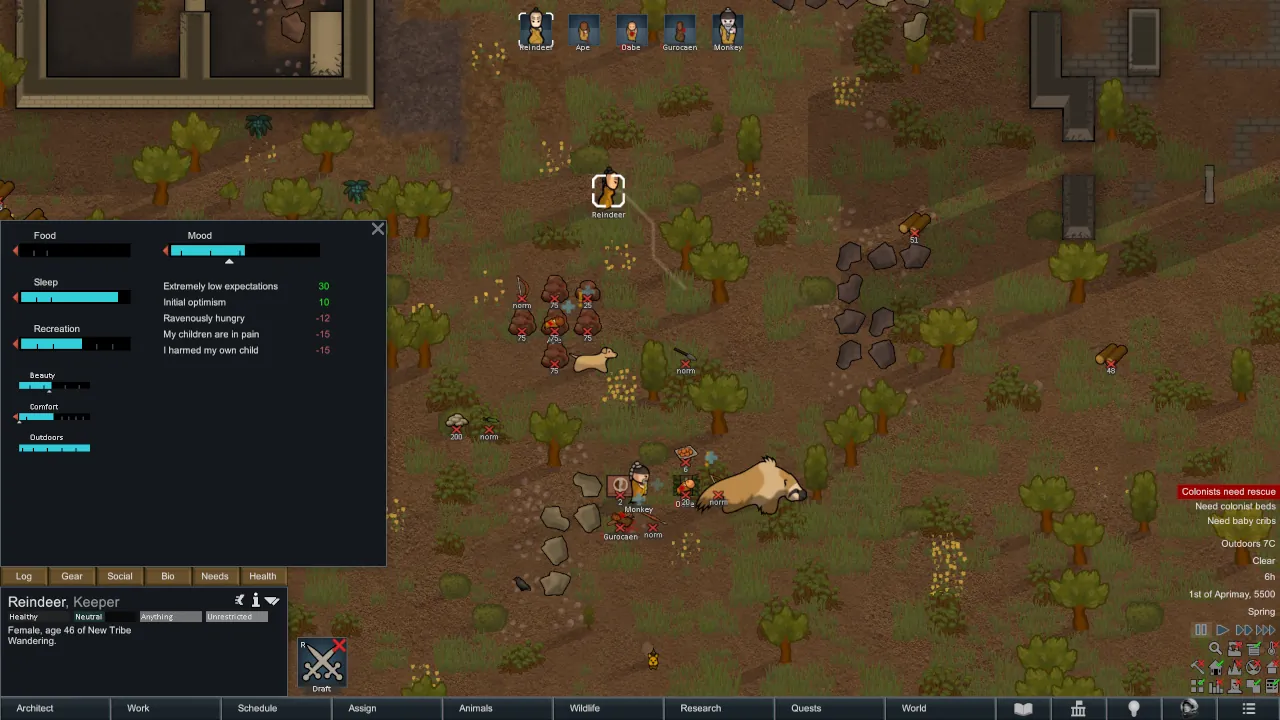Show the Log tab
Image resolution: width=1280 pixels, height=720 pixels.
click(24, 576)
